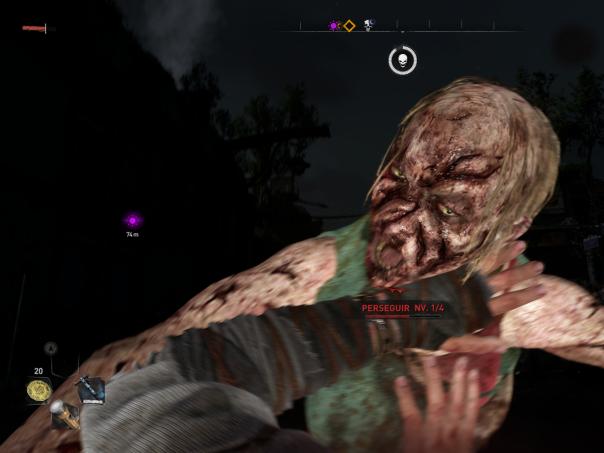Choose the blue bladed weapon slot
Screen dimensions: 604x453
tap(92, 388)
